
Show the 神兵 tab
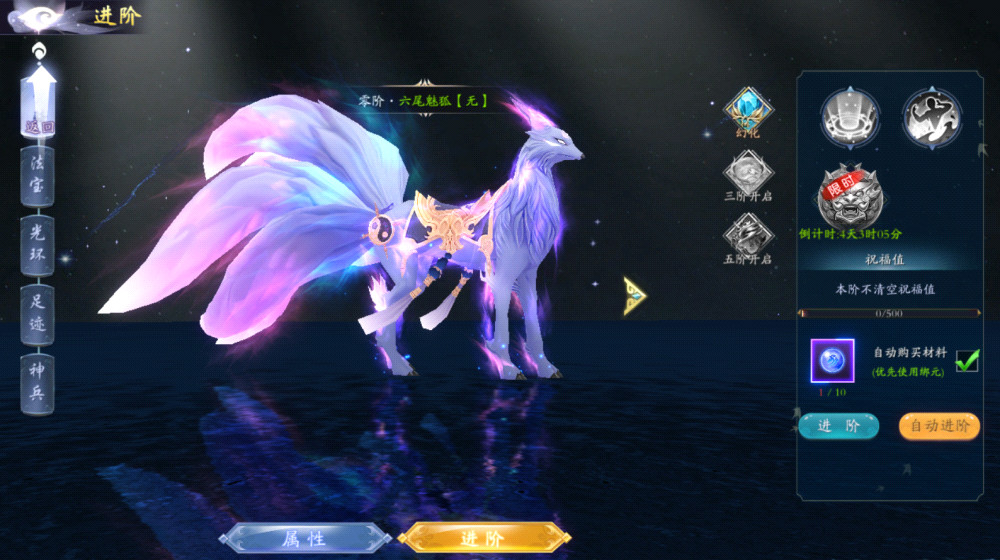tap(38, 381)
